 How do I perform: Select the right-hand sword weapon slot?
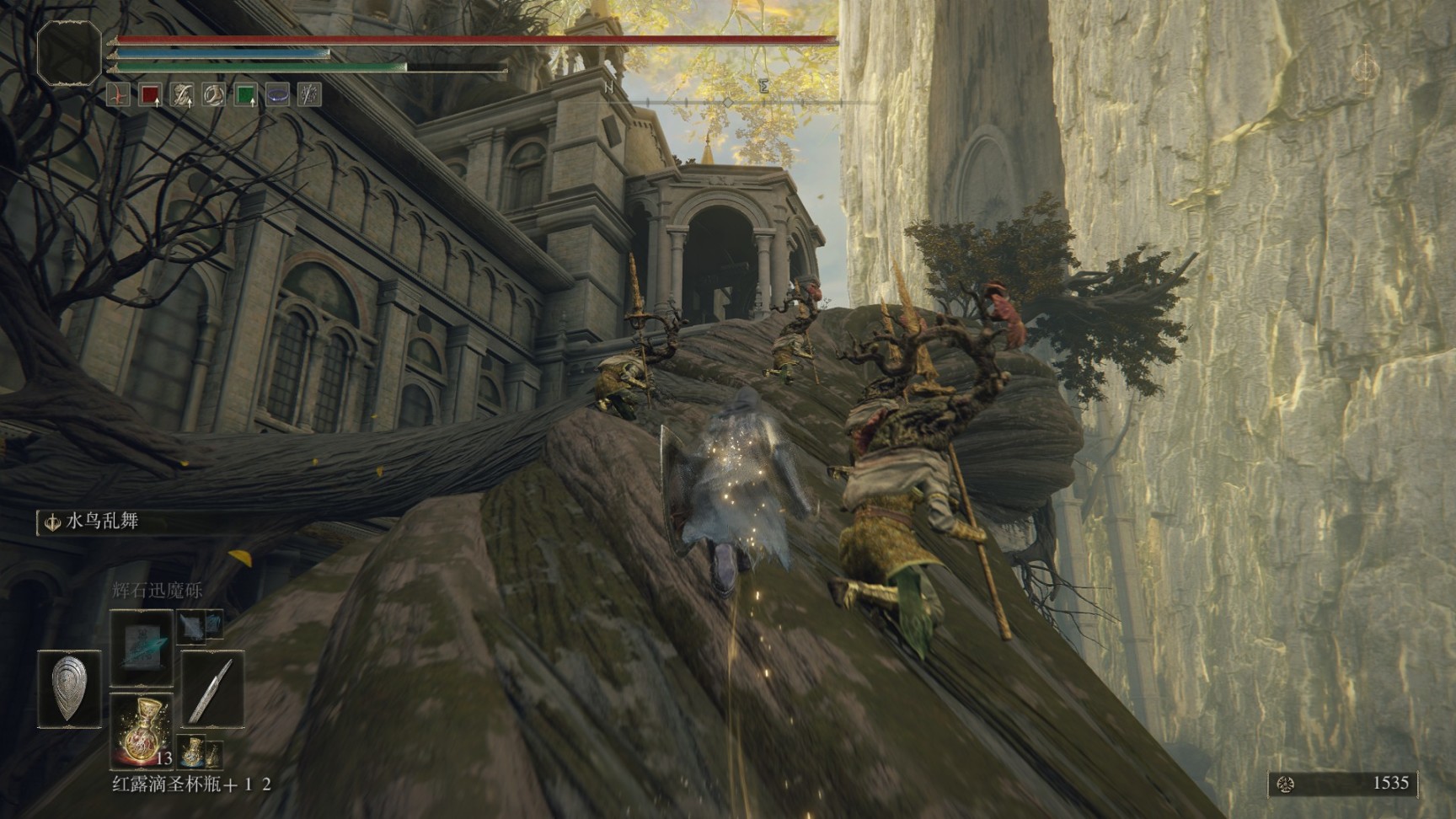click(x=211, y=688)
